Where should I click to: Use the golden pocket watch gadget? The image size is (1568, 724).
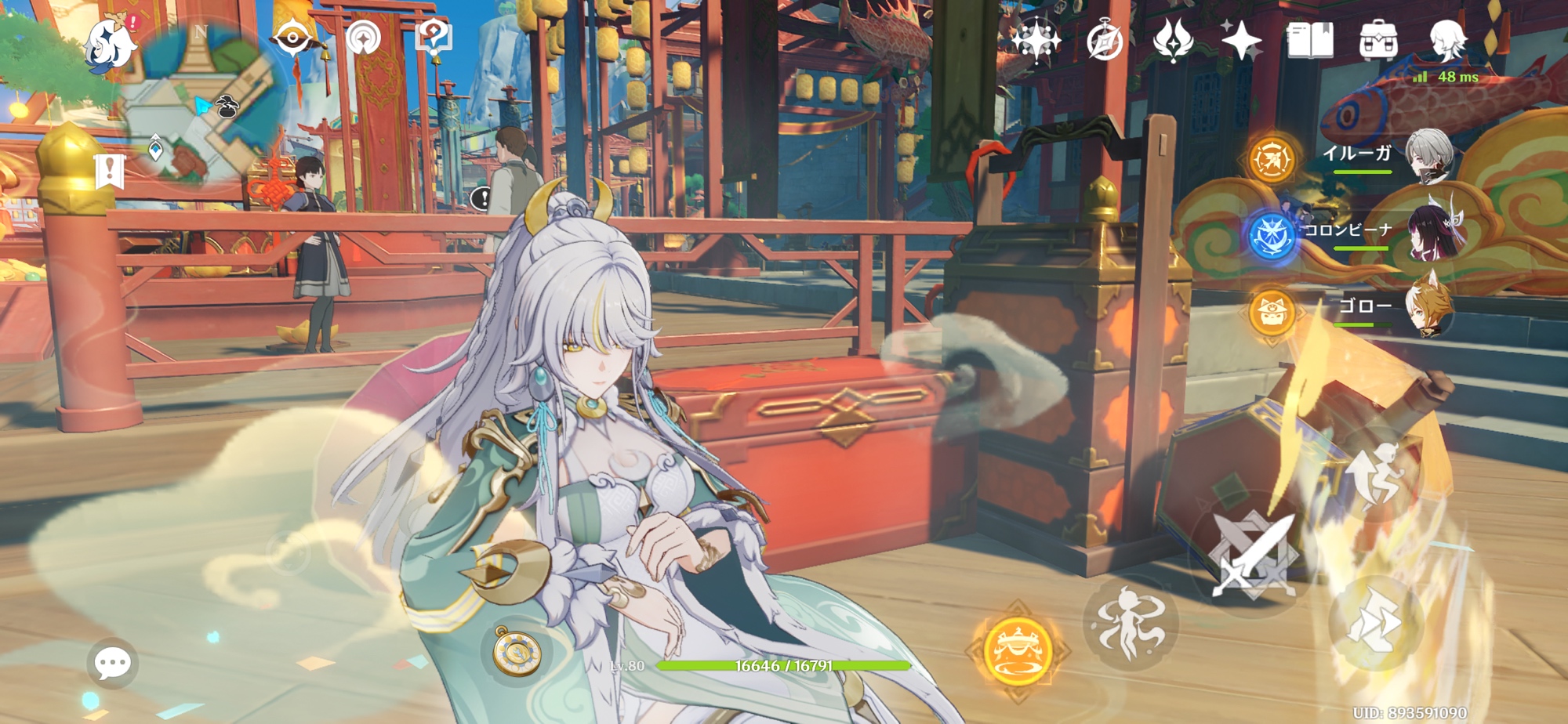517,650
